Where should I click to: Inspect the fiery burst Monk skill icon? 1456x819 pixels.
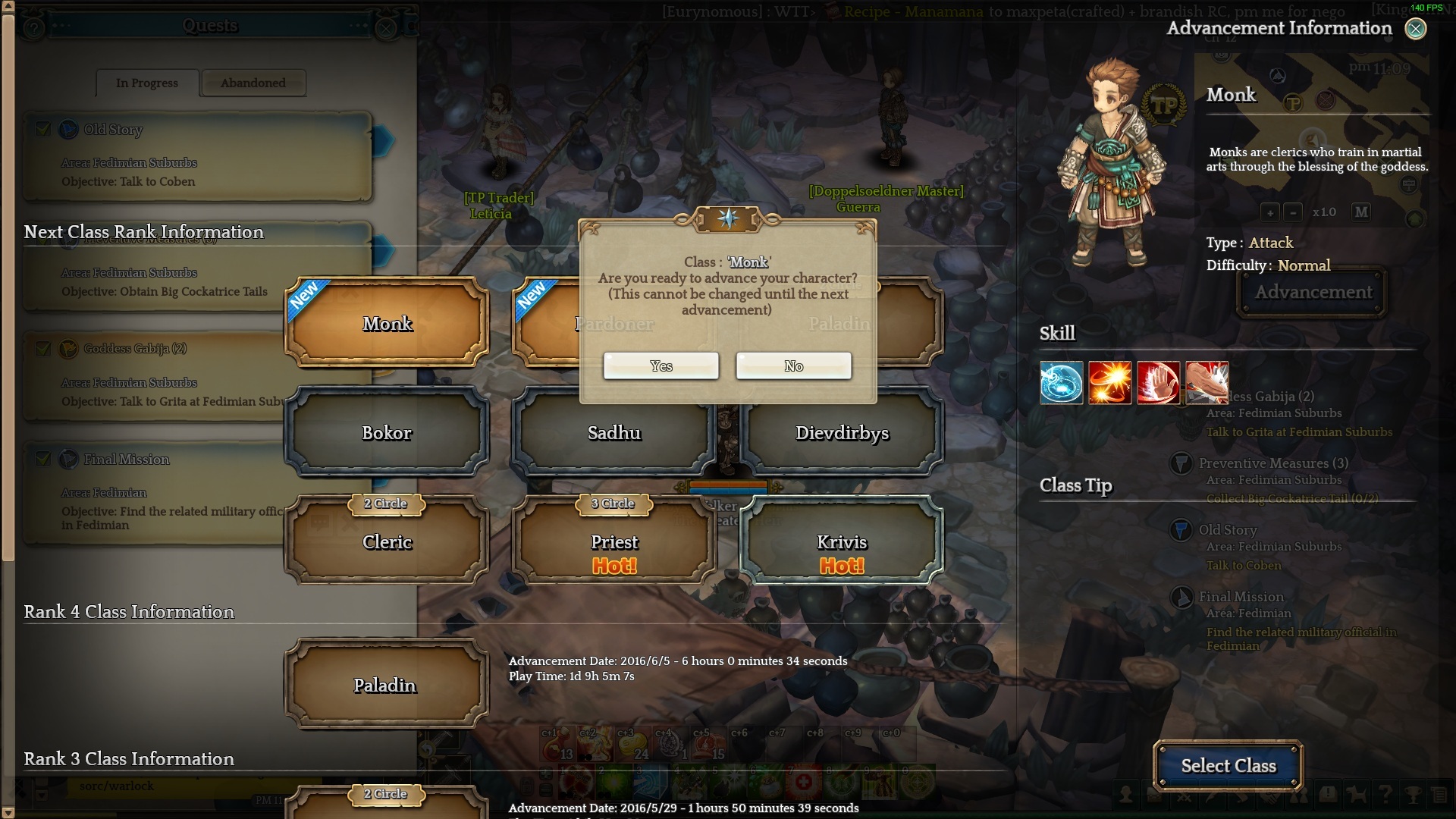(1109, 382)
